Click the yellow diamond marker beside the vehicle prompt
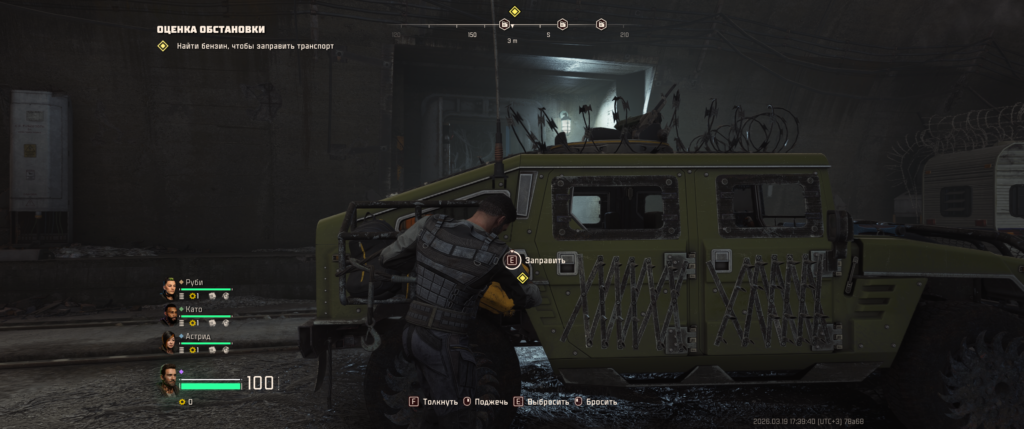The width and height of the screenshot is (1024, 429). (x=522, y=278)
